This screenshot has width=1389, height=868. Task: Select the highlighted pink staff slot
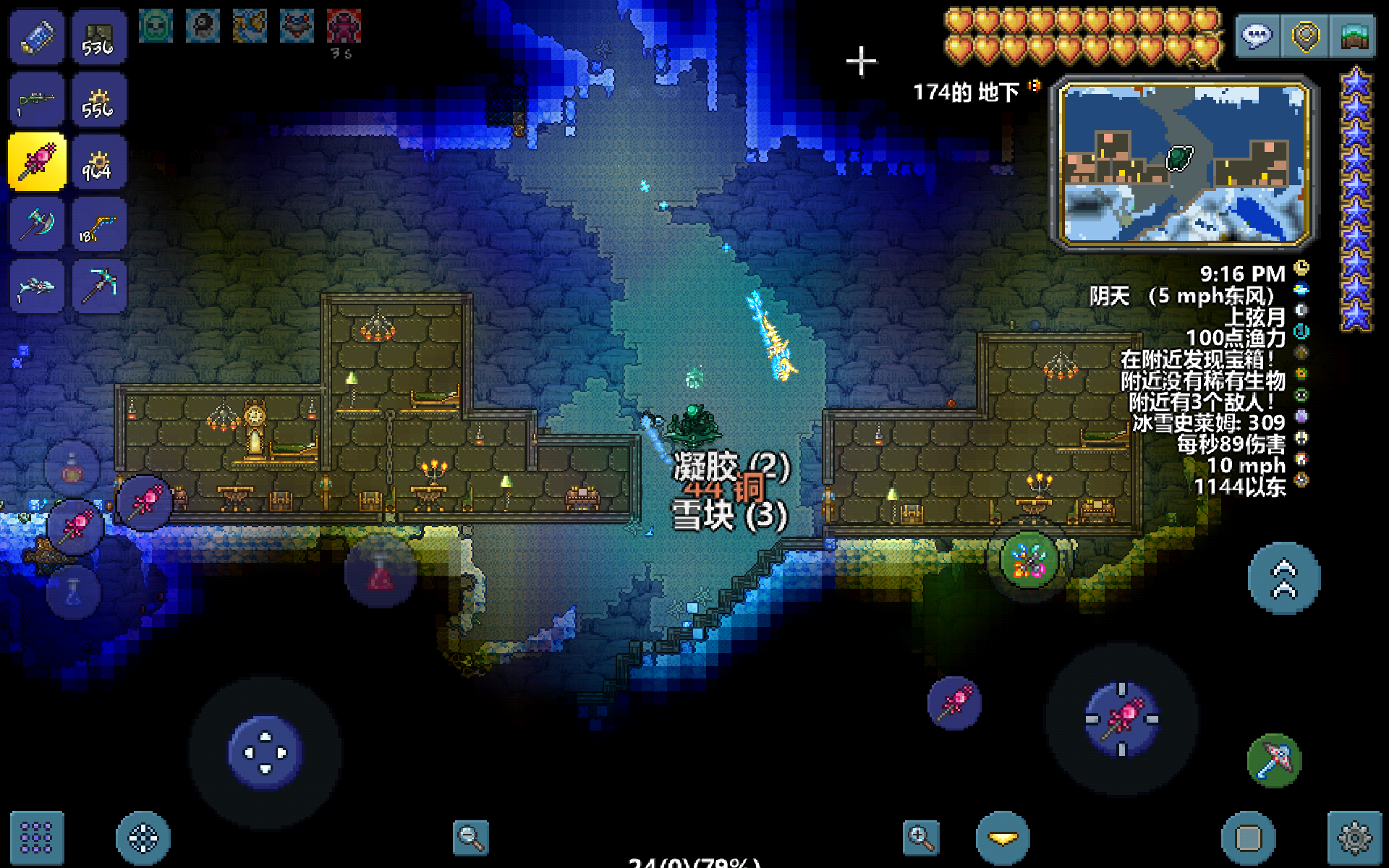[37, 162]
